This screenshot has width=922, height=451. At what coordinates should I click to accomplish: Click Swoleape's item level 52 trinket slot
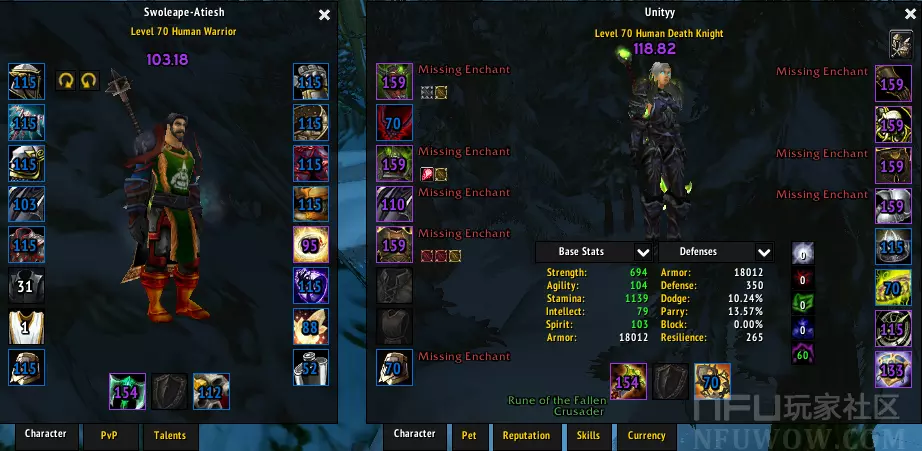(x=311, y=368)
